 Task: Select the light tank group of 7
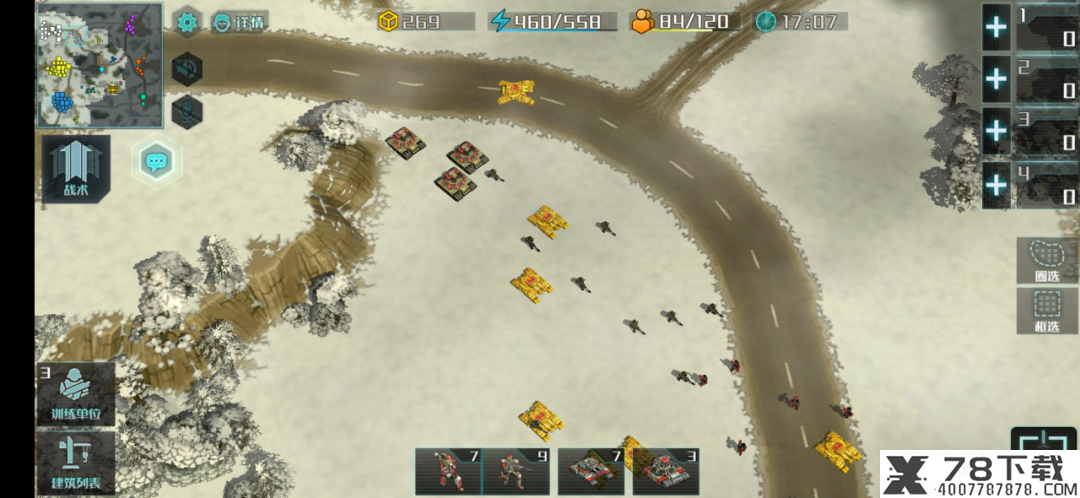[x=590, y=472]
